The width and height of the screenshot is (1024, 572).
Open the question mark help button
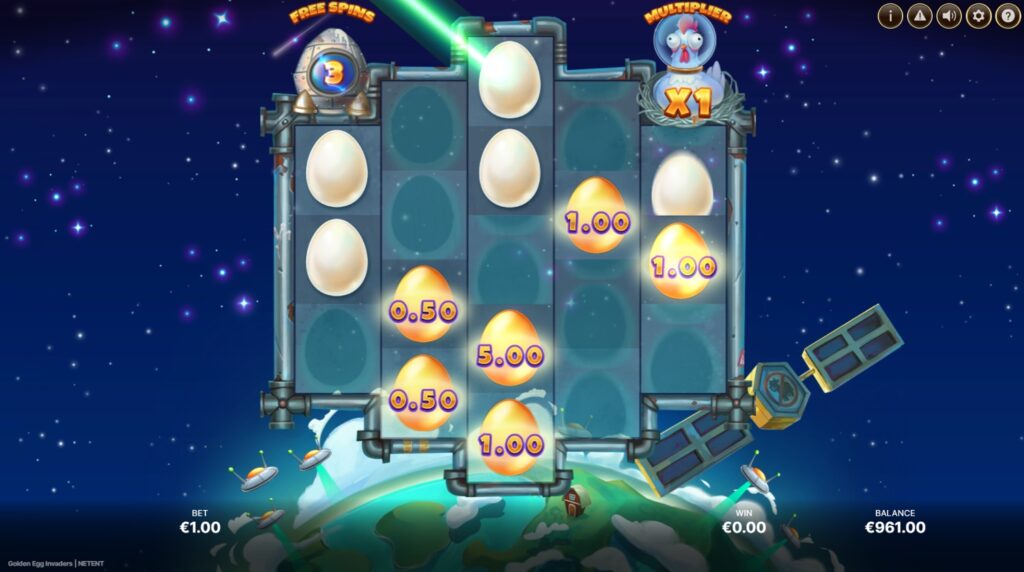1007,16
